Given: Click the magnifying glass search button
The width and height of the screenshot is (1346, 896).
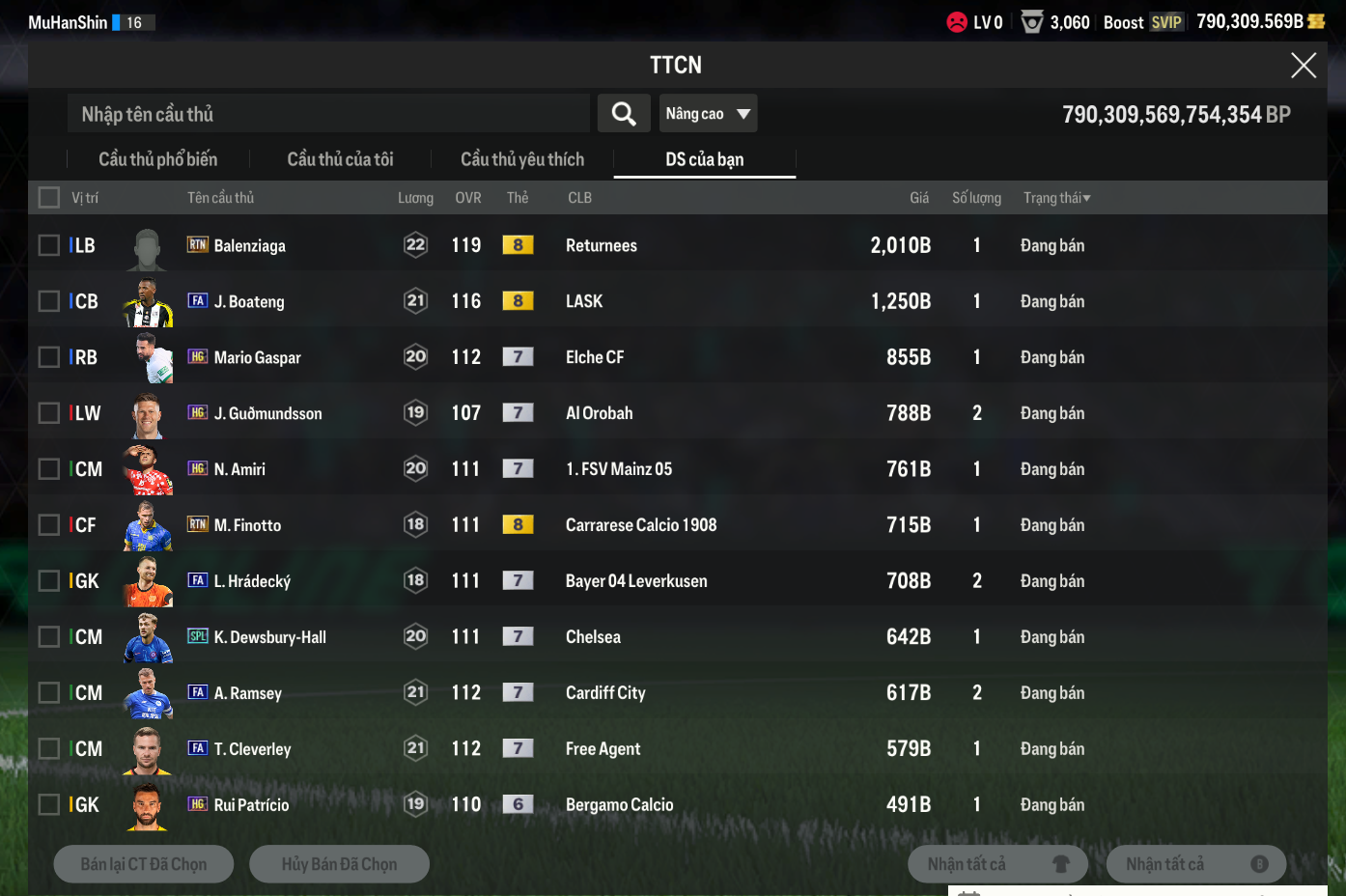Looking at the screenshot, I should pos(624,114).
